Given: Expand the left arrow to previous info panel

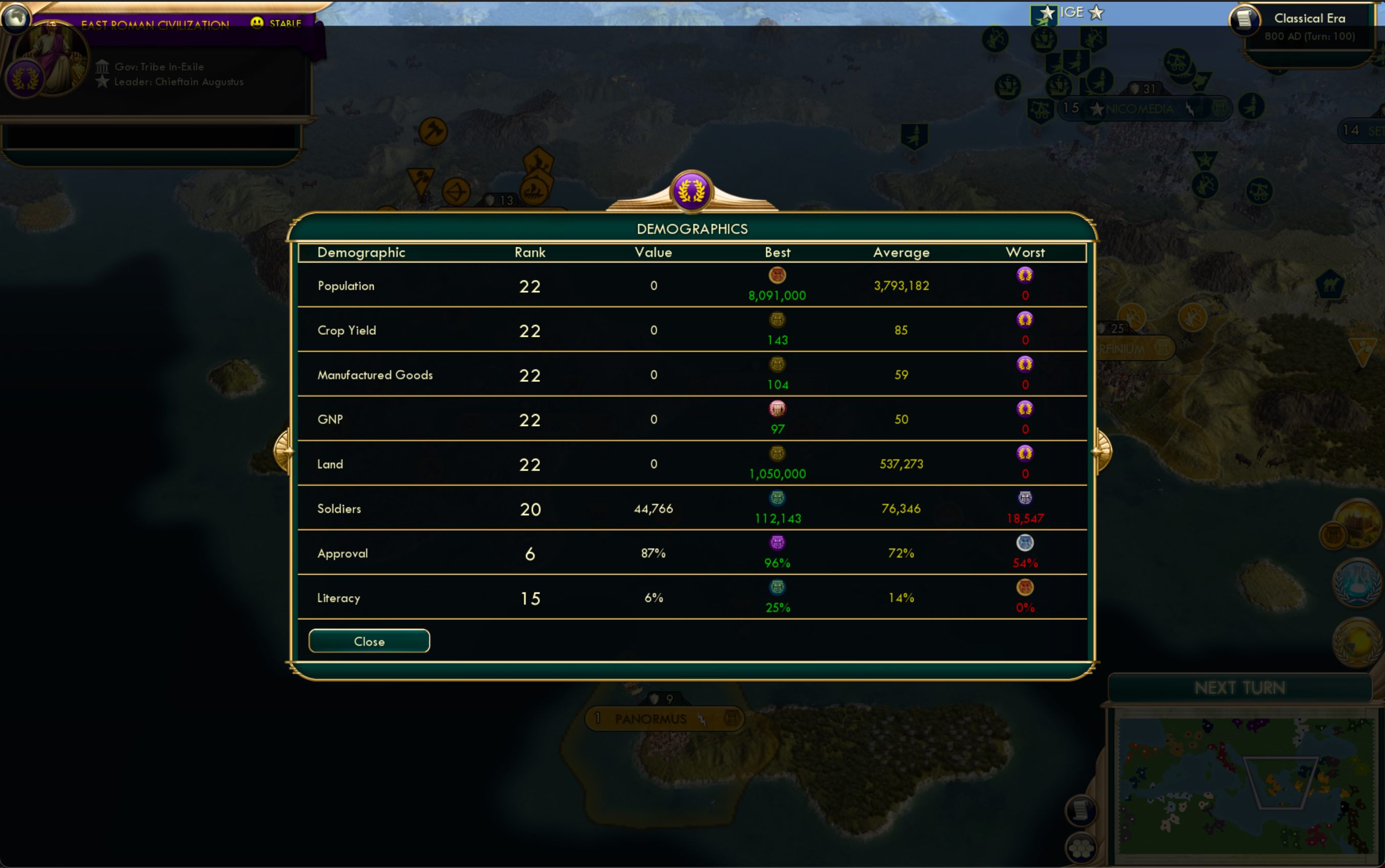Looking at the screenshot, I should click(285, 451).
